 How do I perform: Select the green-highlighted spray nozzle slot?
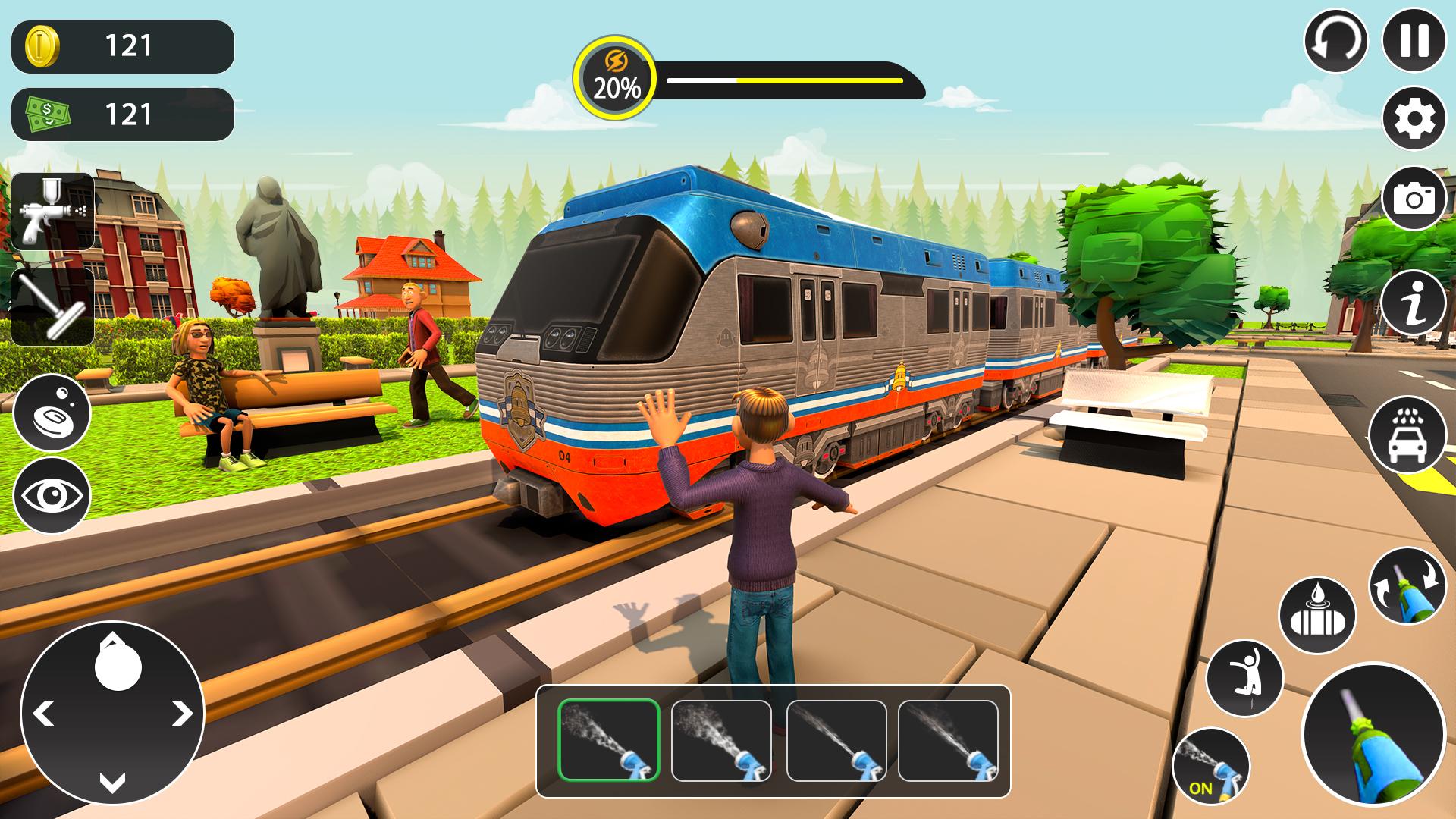[609, 740]
